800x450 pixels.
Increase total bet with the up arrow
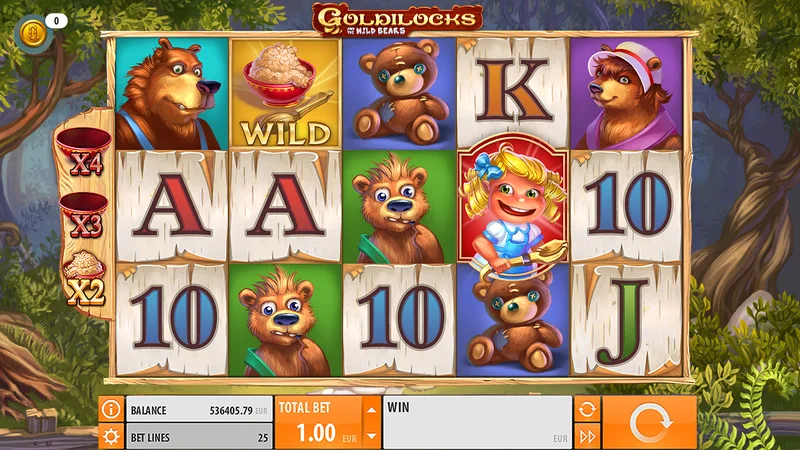[371, 409]
